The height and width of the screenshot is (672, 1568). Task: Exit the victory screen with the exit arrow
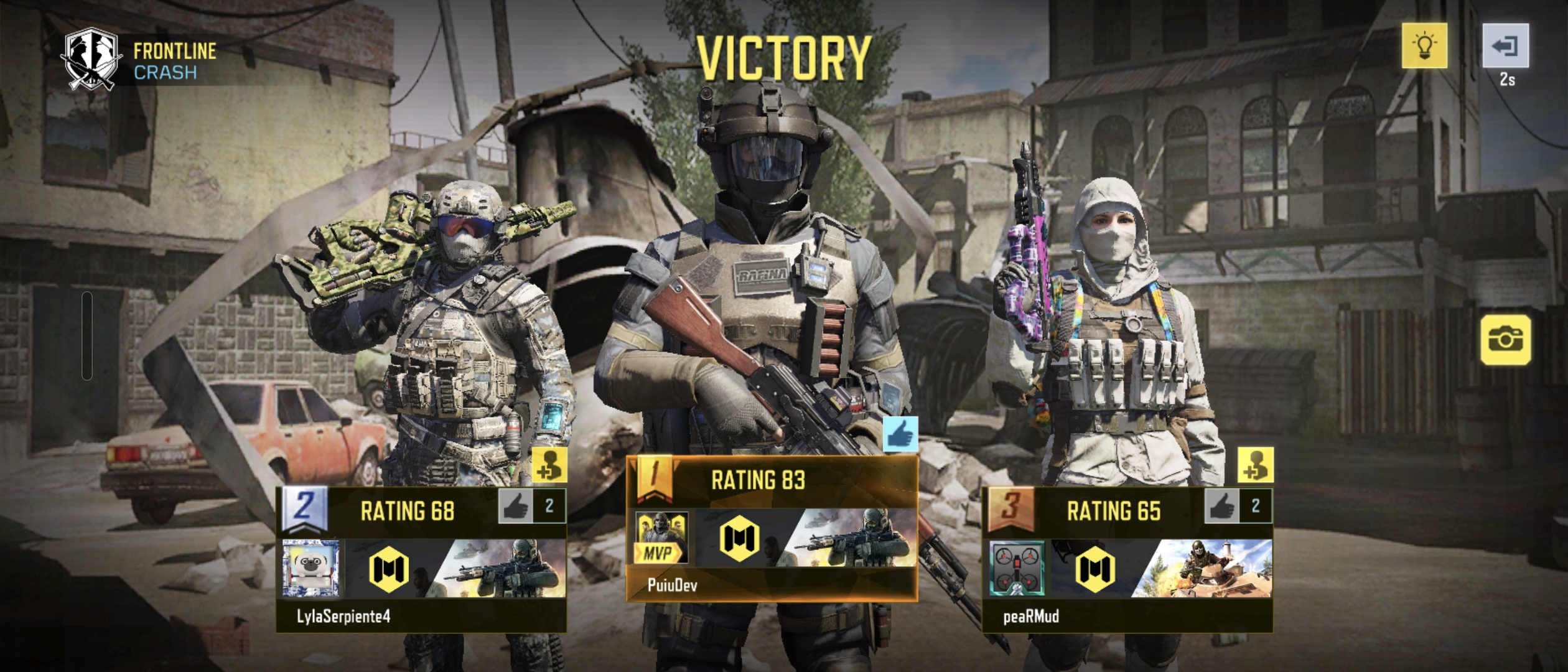(x=1505, y=46)
